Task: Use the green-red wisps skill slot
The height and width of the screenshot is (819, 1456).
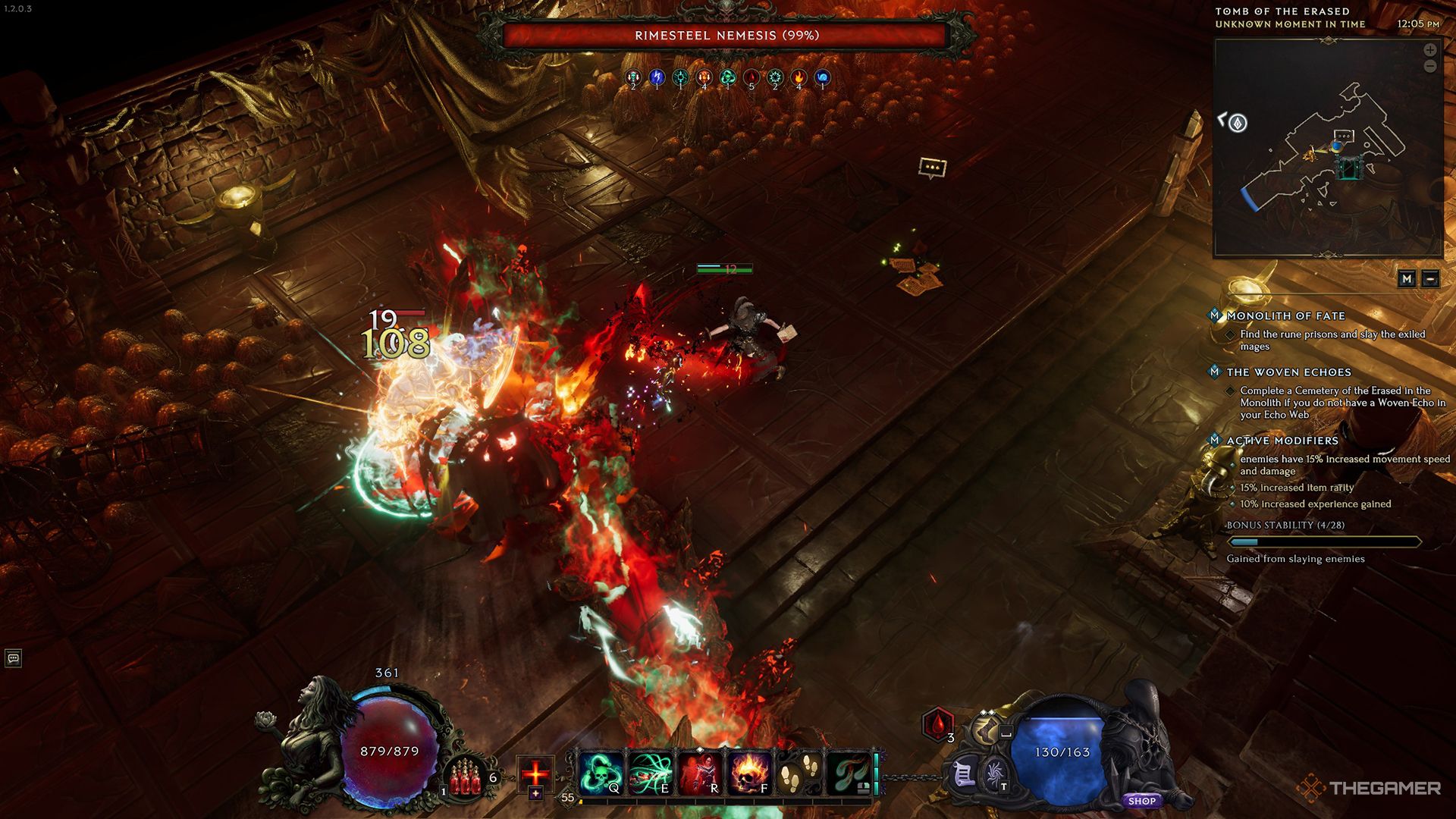Action: pos(849,773)
